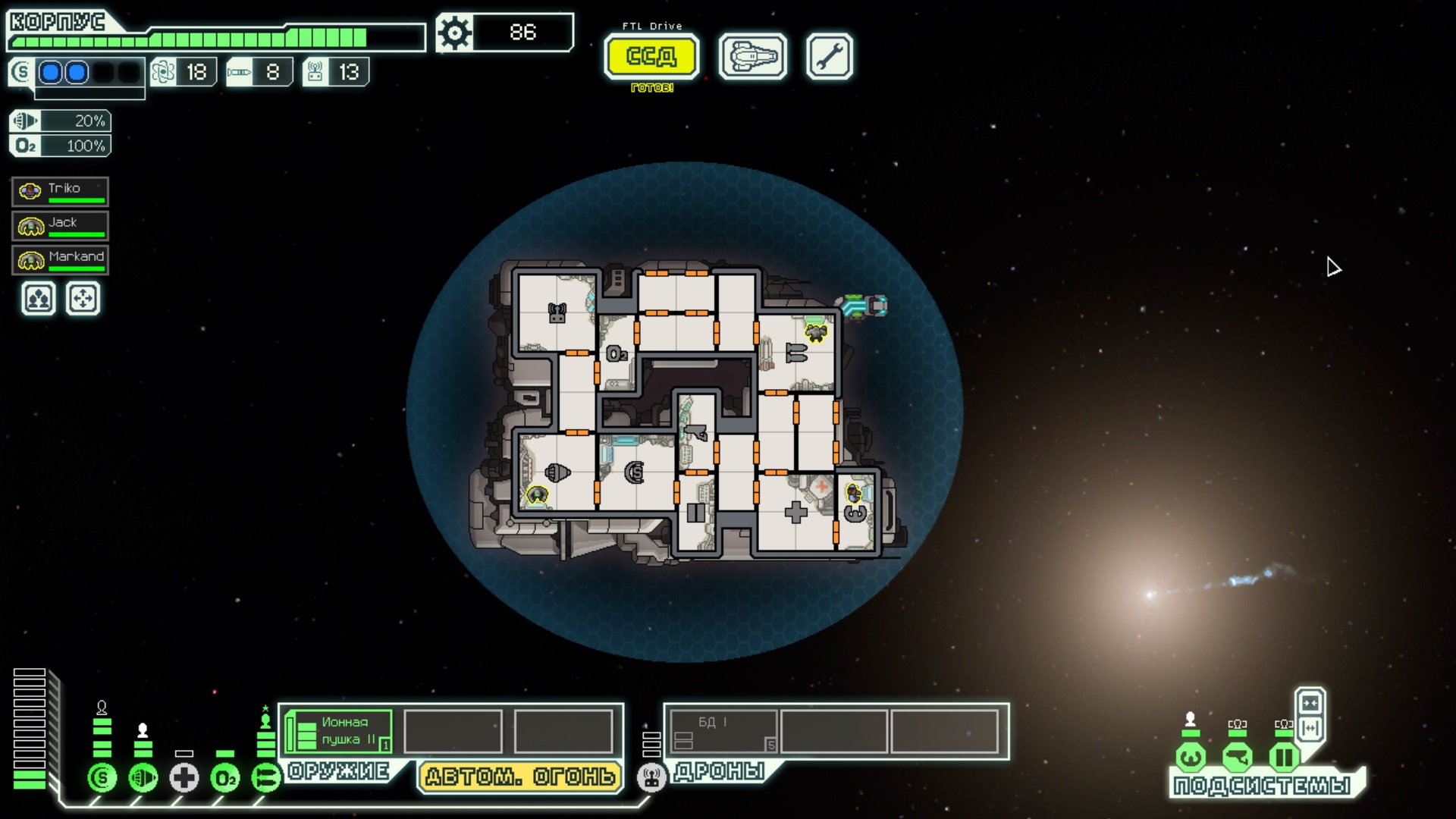This screenshot has width=1456, height=819.
Task: Select crew member Triko
Action: pos(61,191)
